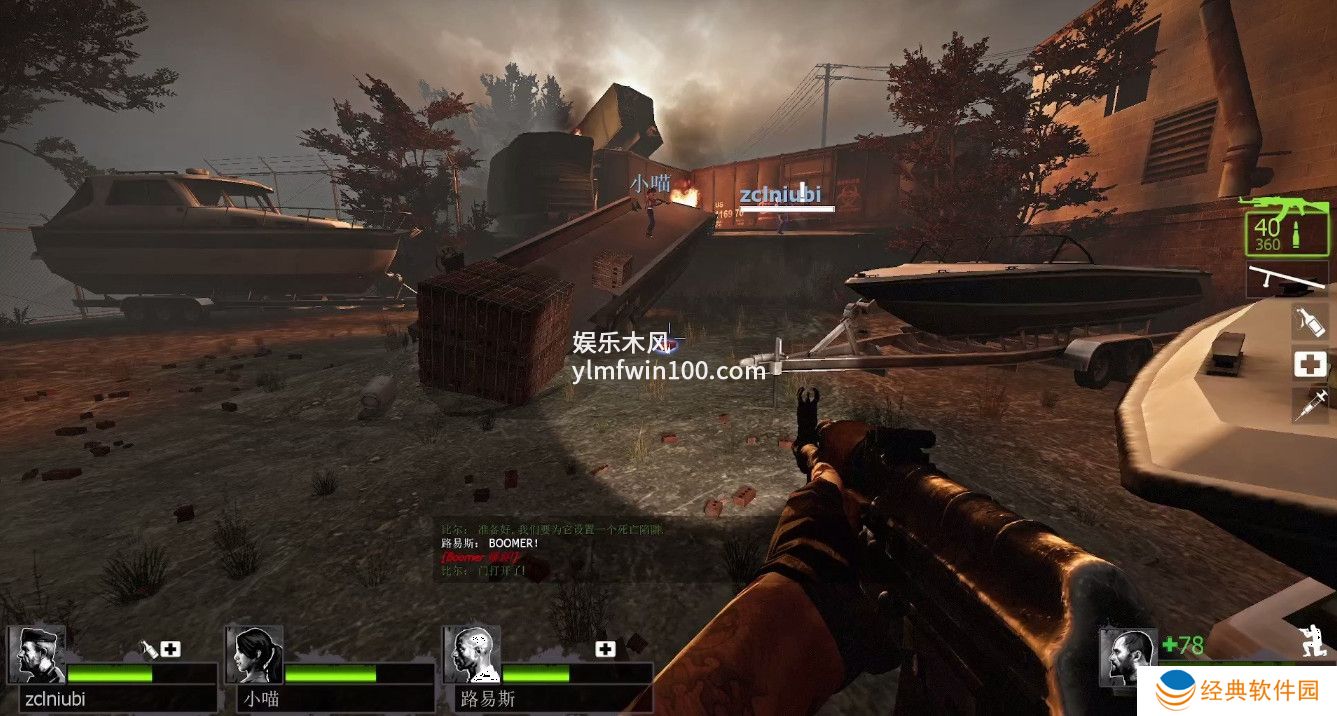1337x716 pixels.
Task: Select the adrenaline shot syringe slot
Action: [1310, 405]
